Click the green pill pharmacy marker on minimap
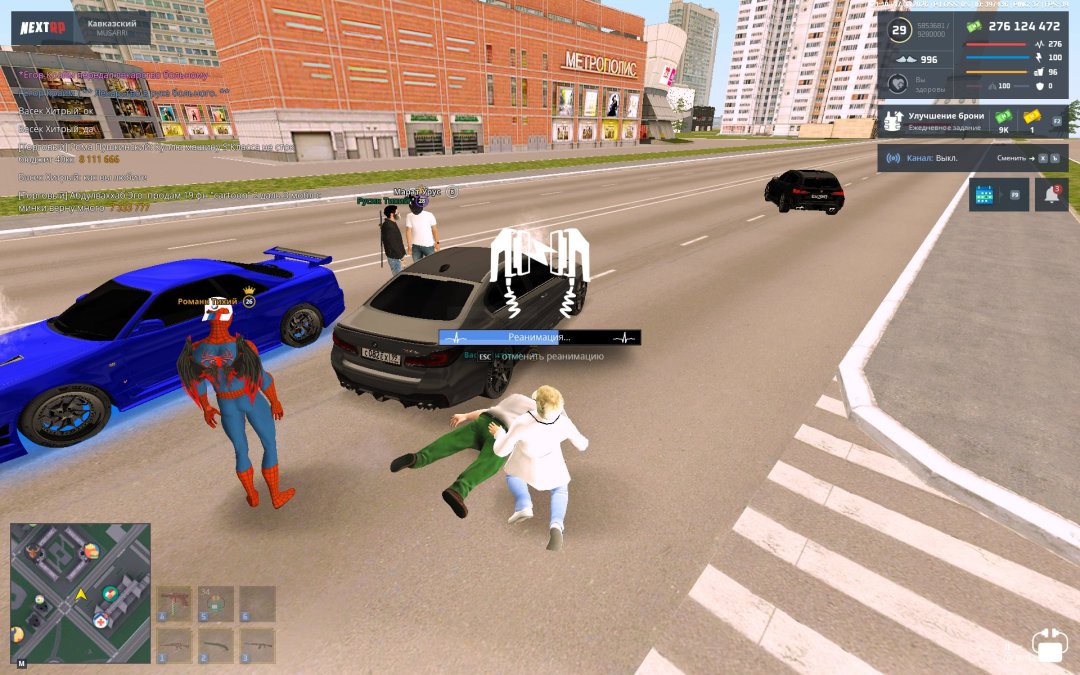Viewport: 1080px width, 675px height. point(111,594)
